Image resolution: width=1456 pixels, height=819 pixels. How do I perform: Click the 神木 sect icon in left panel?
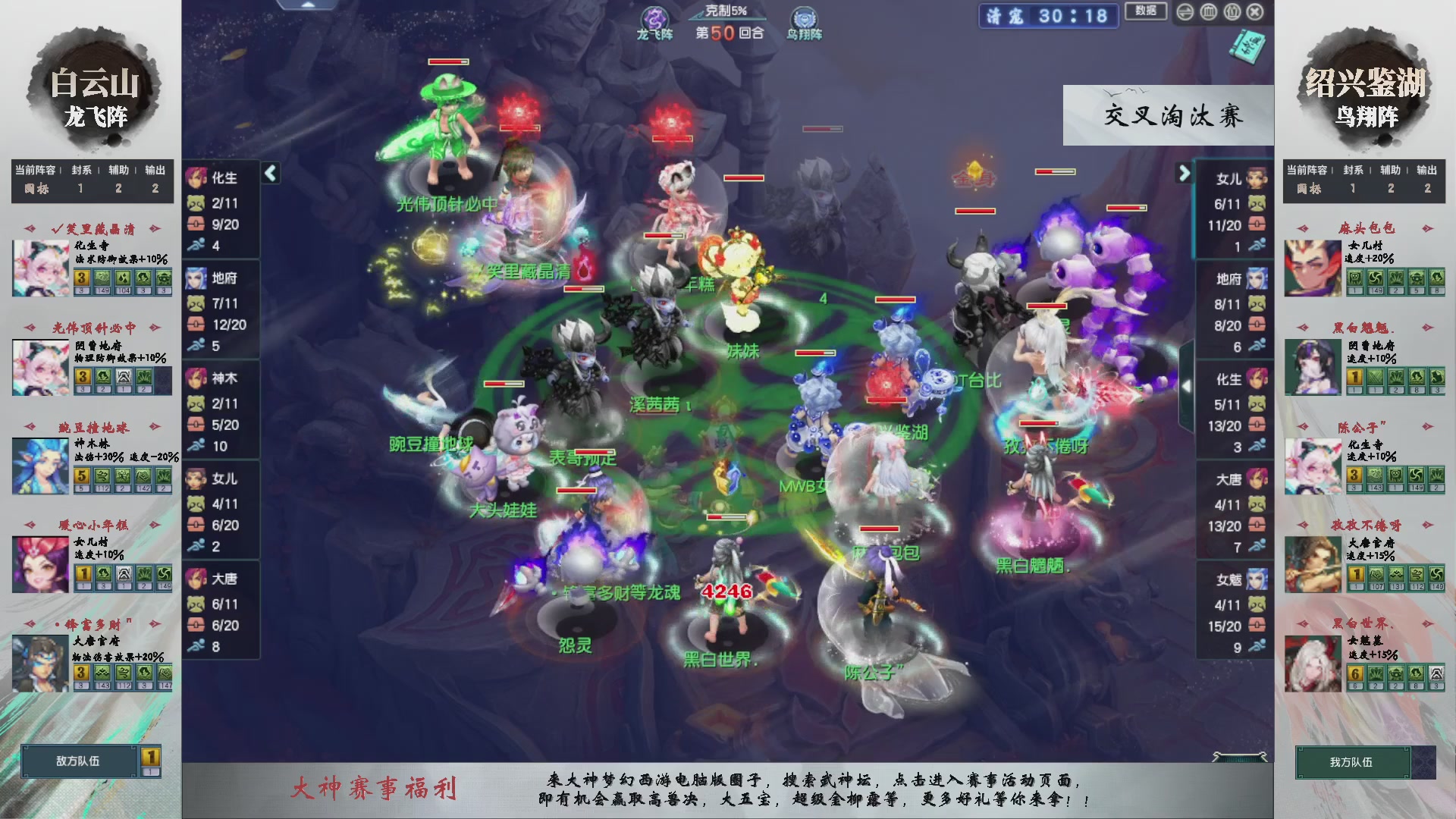click(x=196, y=379)
